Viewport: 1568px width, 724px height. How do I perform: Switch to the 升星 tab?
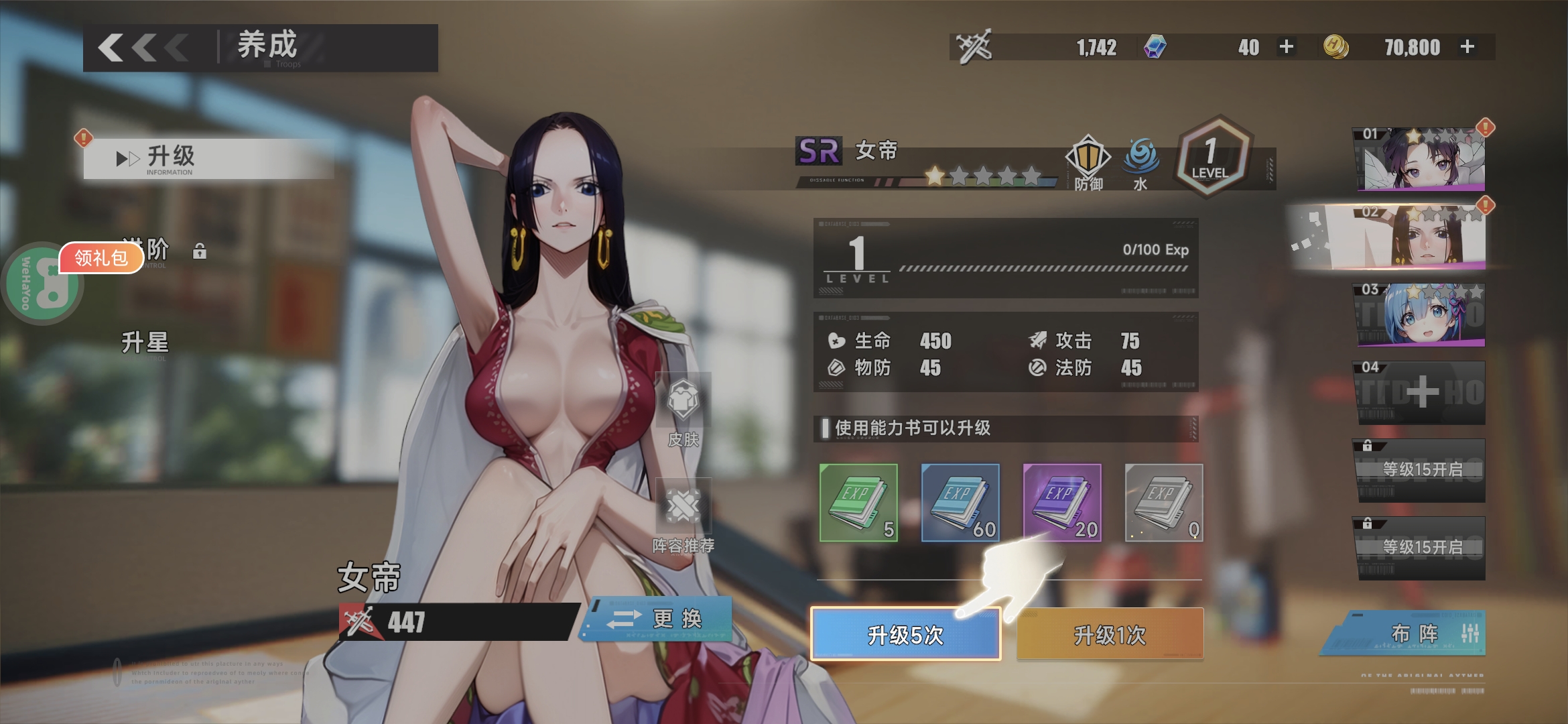tap(145, 342)
